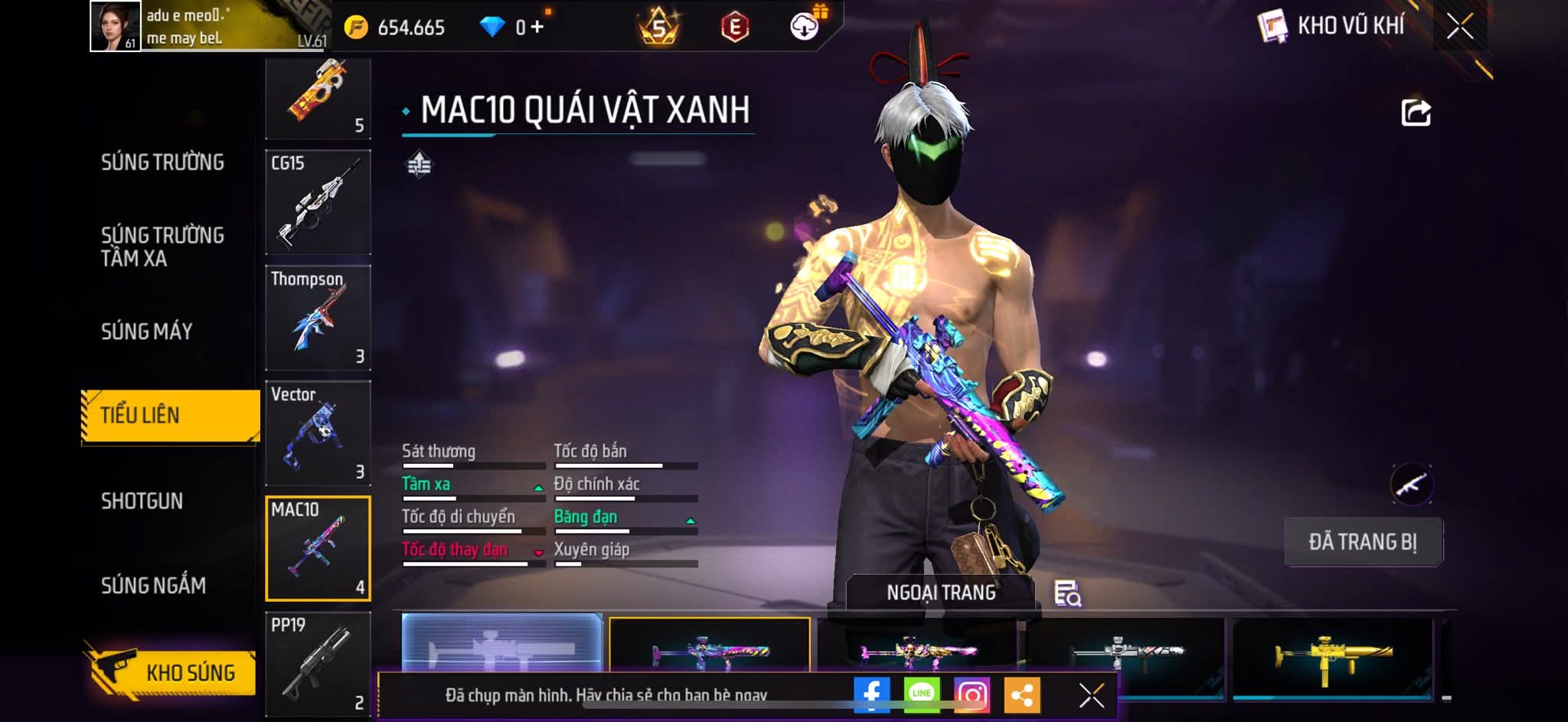
Task: Select the Súng Máy category
Action: pyautogui.click(x=146, y=332)
